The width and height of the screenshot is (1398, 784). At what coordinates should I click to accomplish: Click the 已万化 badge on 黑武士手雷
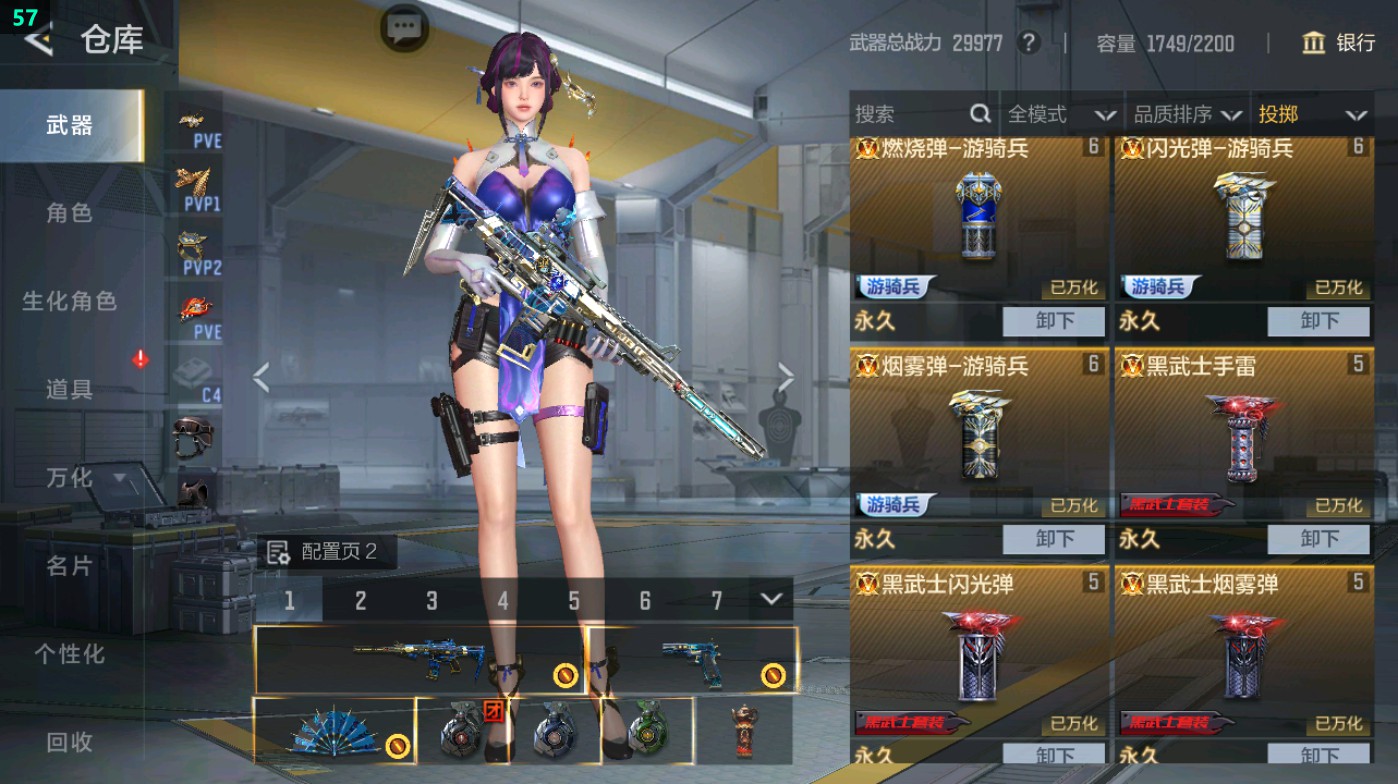1339,506
